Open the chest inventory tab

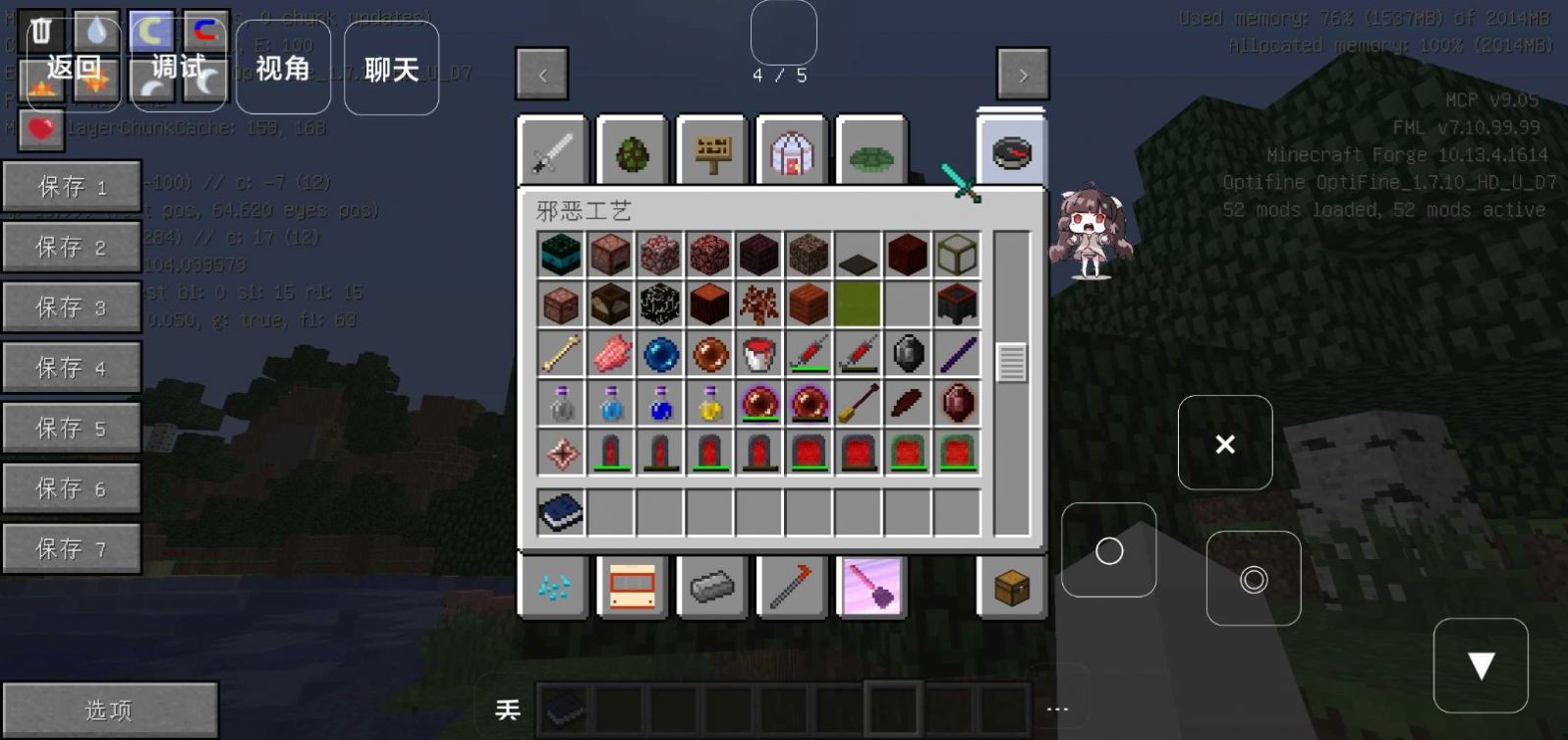[1012, 588]
